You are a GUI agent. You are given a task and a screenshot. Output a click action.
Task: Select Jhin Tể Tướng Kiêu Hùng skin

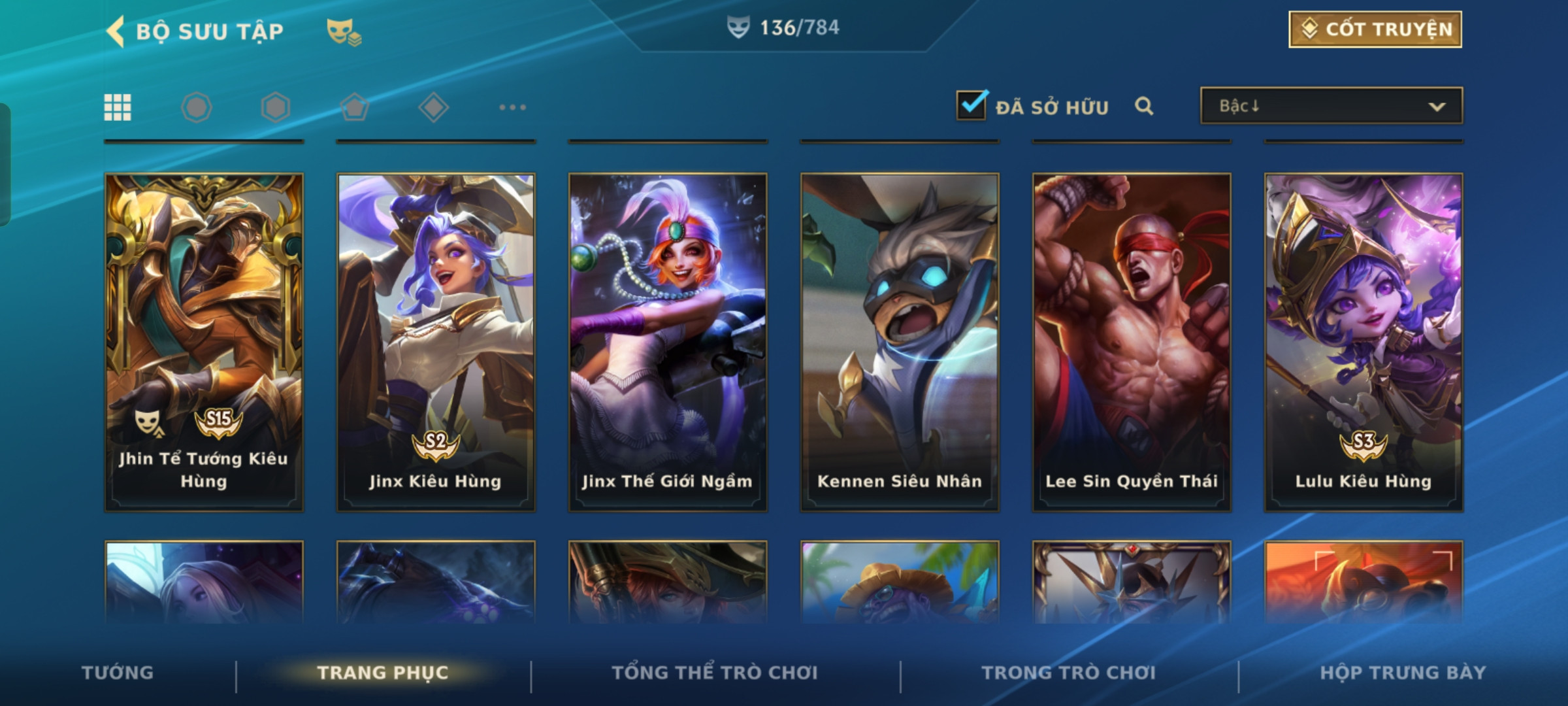204,341
